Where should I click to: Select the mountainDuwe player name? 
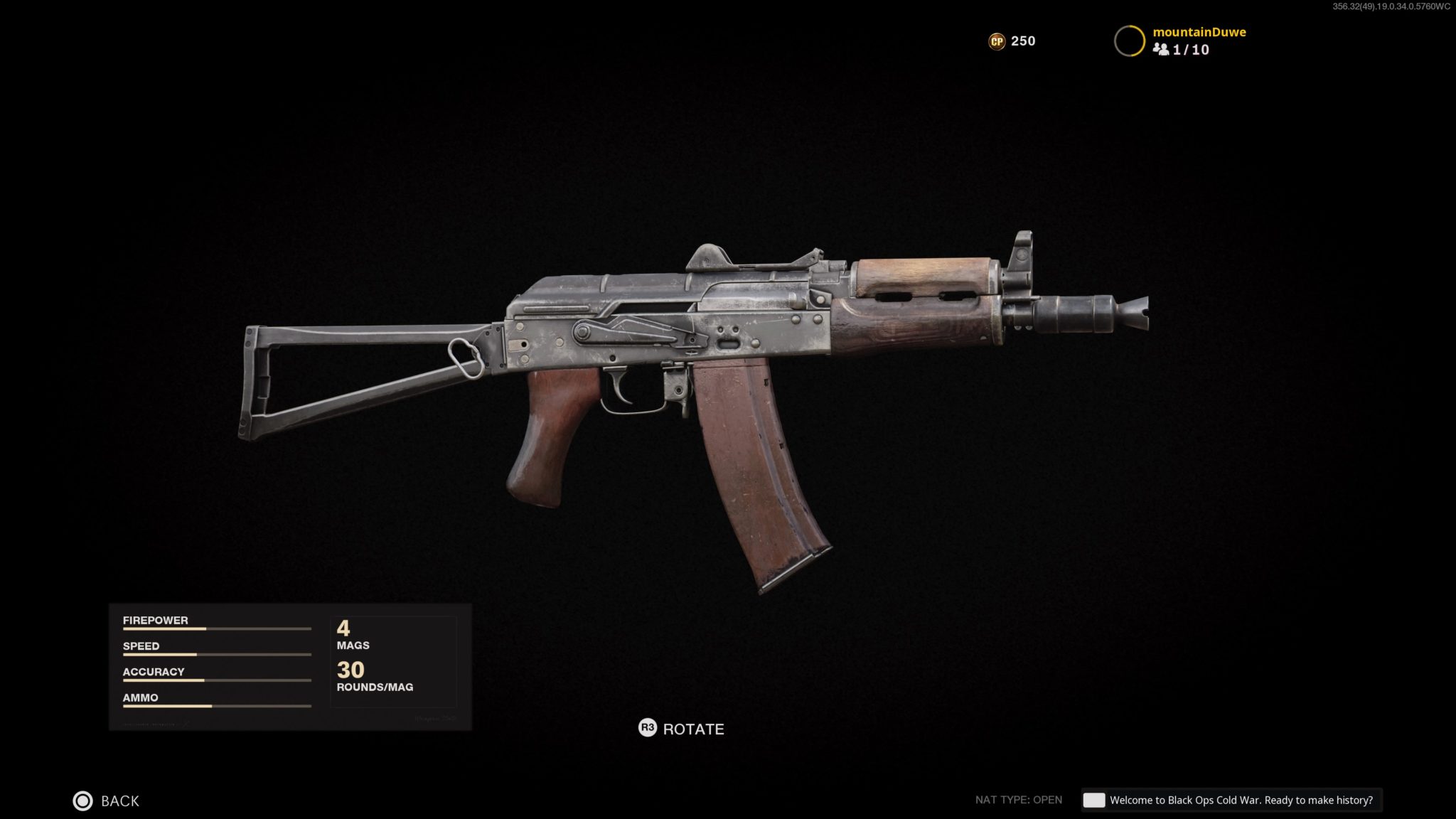[1199, 32]
